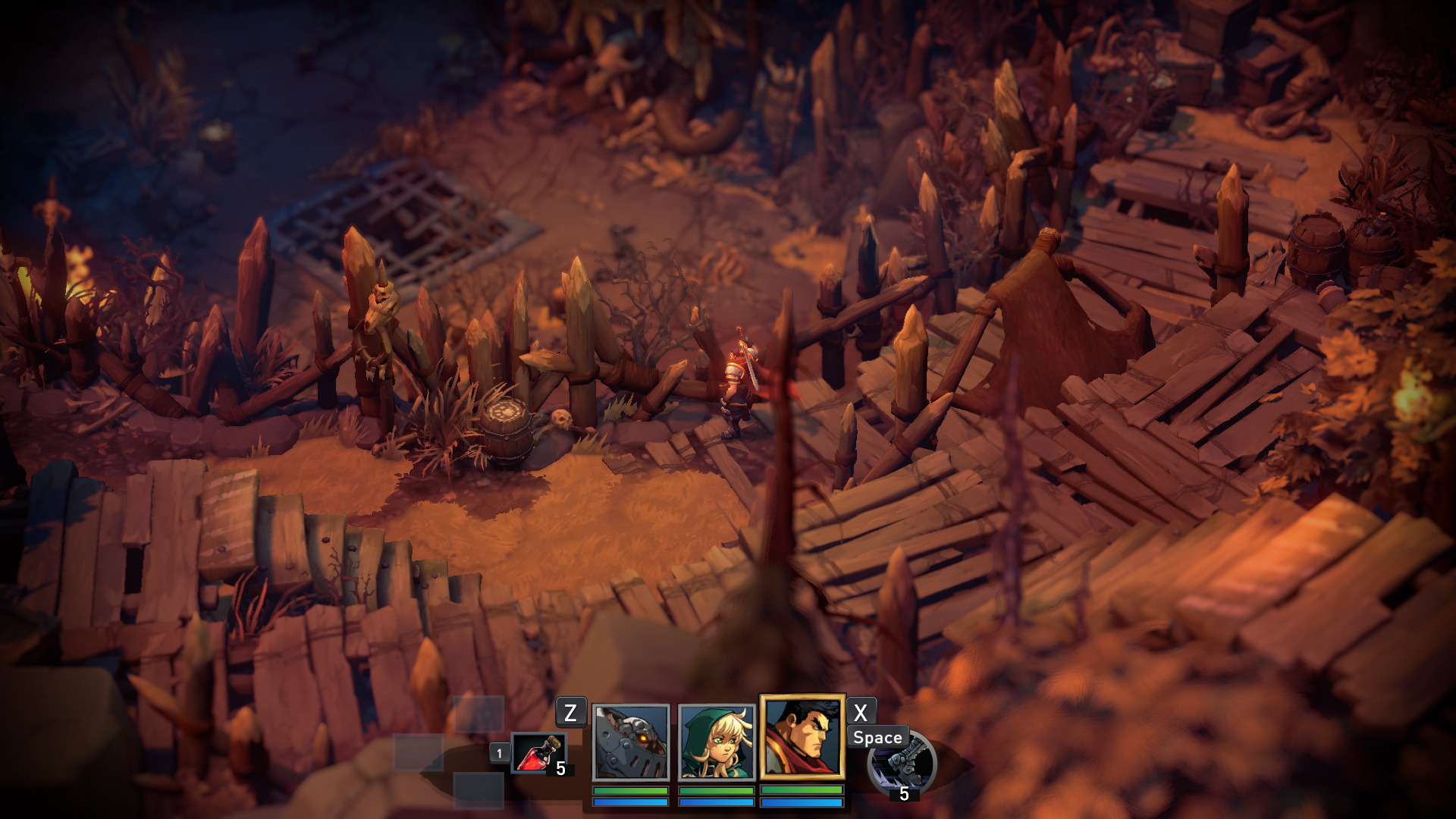
Task: Select the green-hooded blonde girl portrait
Action: 717,742
